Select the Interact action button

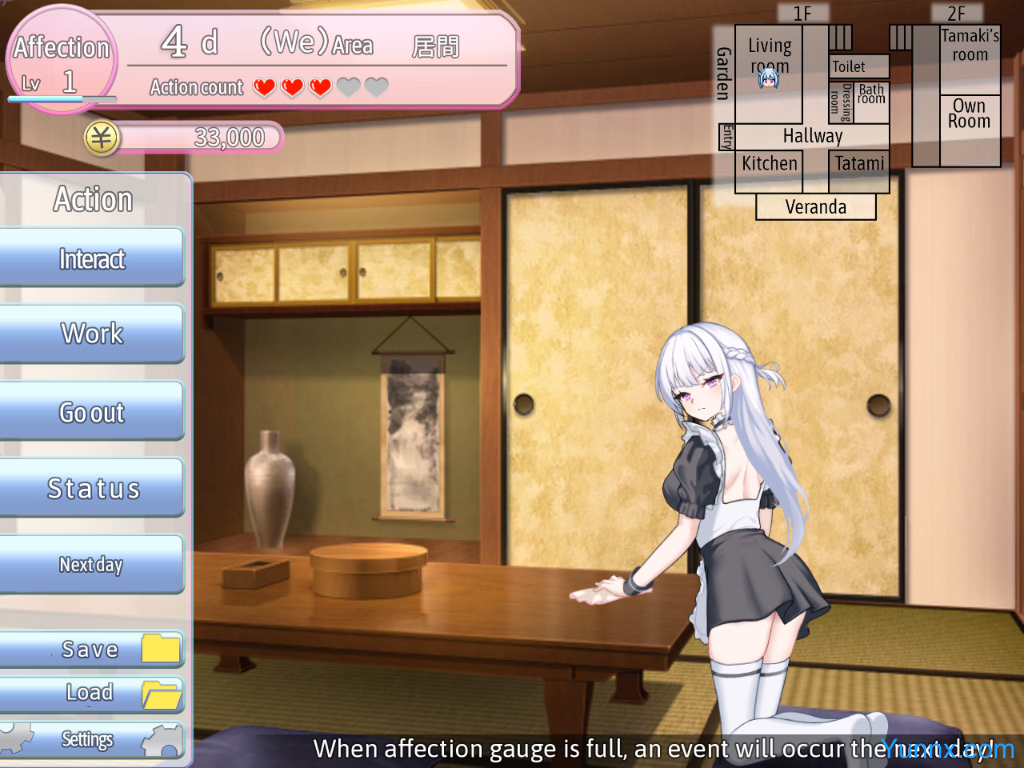pos(92,259)
